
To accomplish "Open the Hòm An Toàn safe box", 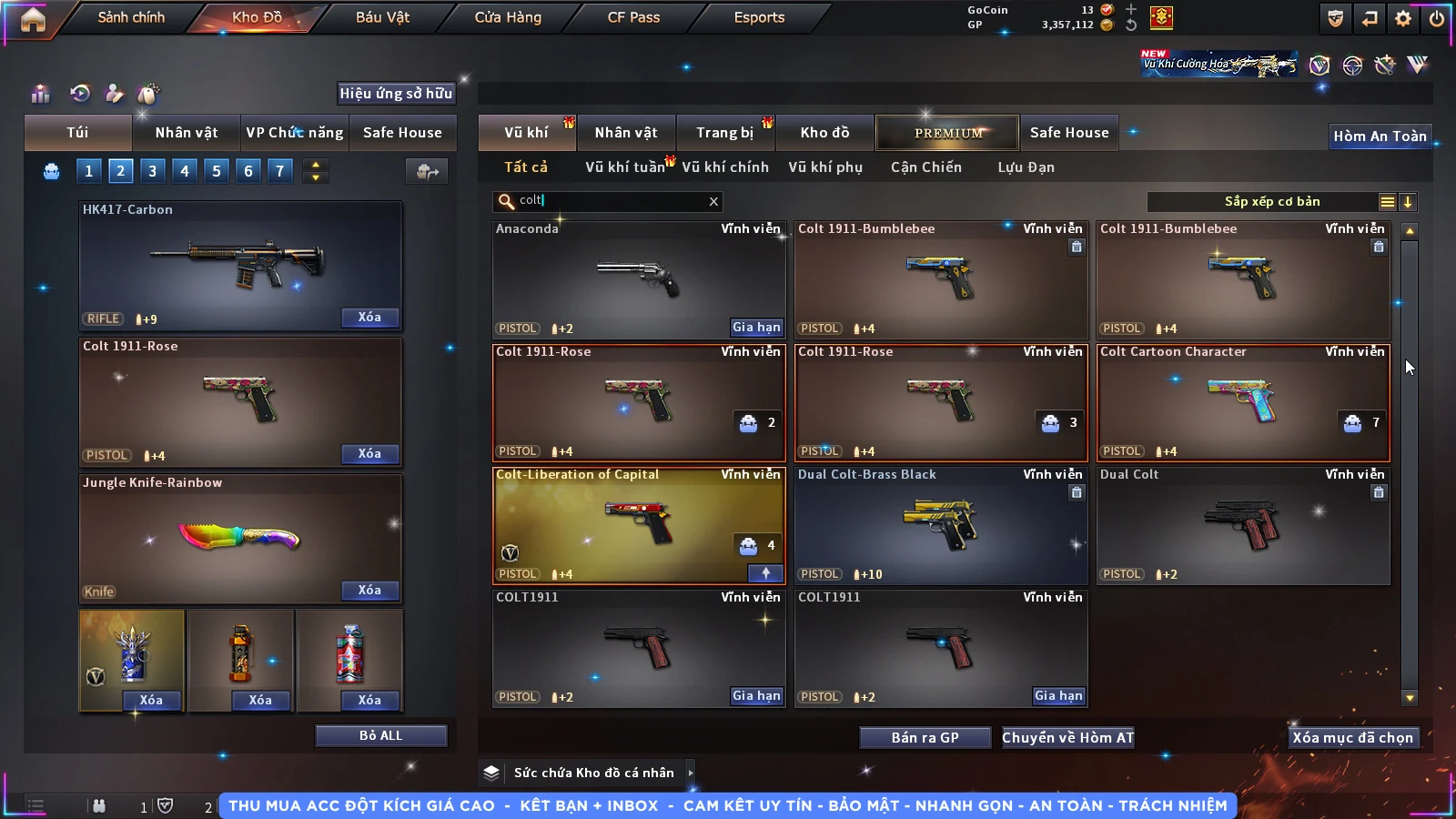I will click(x=1380, y=136).
